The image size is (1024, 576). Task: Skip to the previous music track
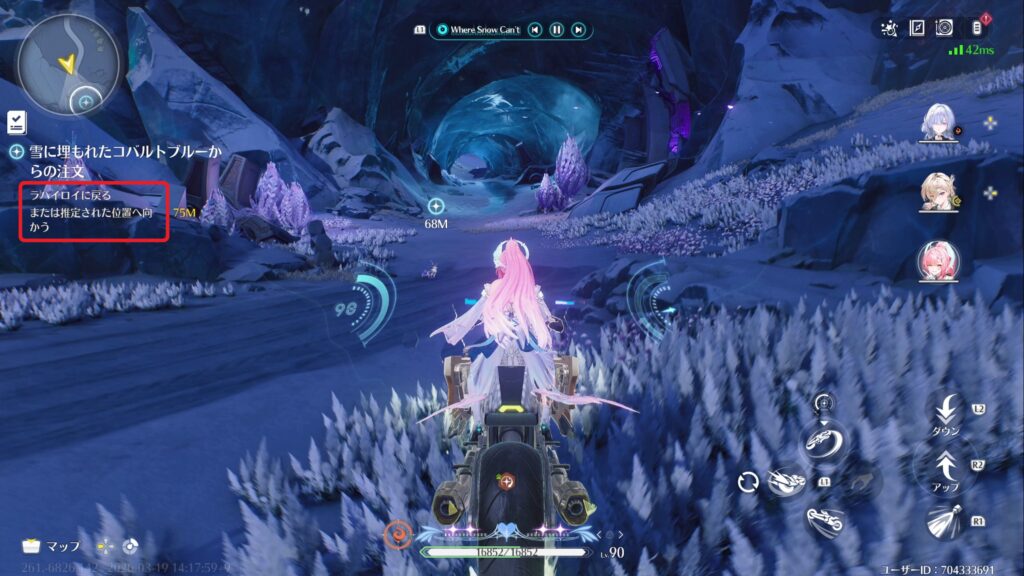536,30
